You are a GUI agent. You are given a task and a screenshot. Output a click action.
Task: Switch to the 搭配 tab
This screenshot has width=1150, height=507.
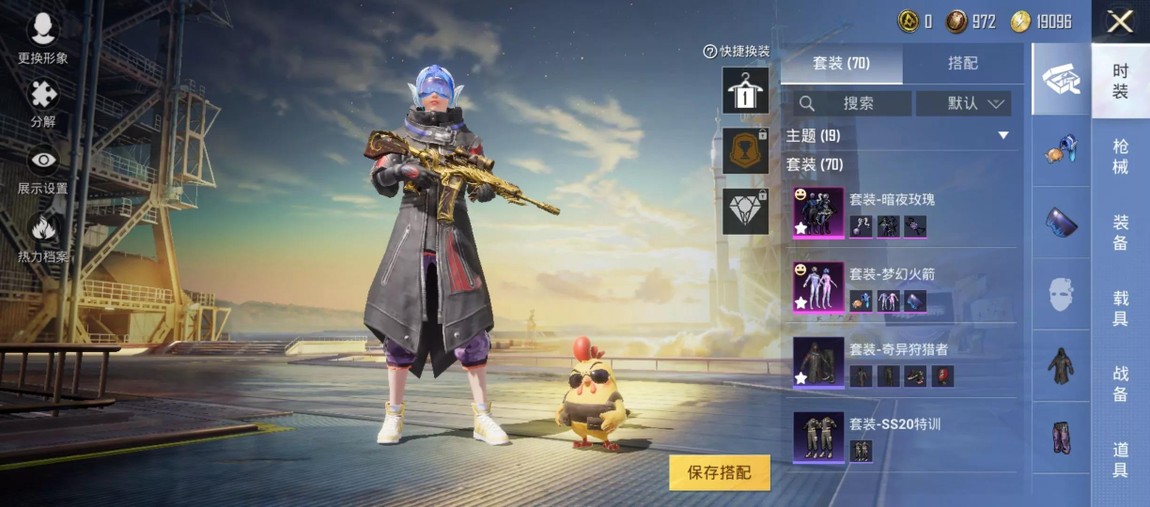click(x=962, y=63)
